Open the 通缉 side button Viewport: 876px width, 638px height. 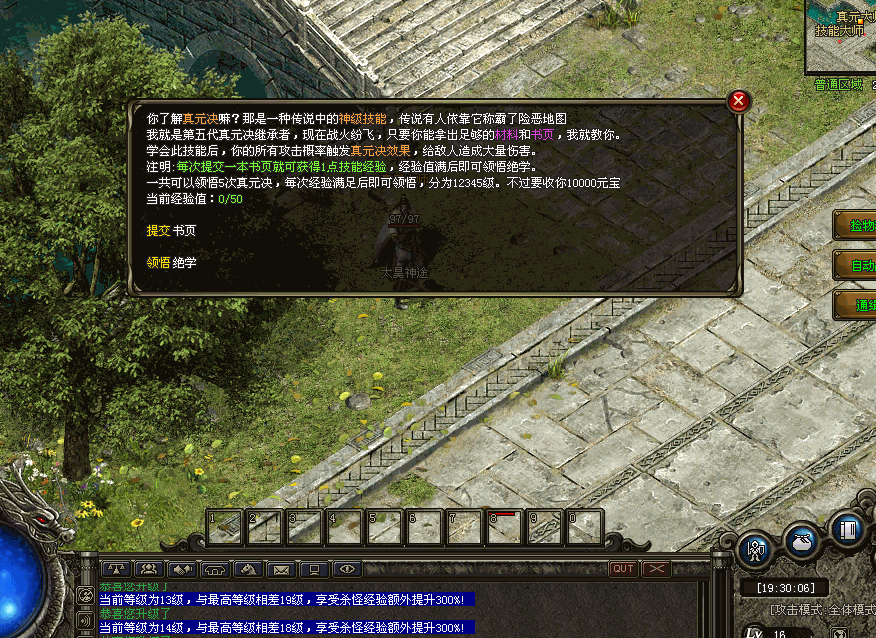pos(856,305)
